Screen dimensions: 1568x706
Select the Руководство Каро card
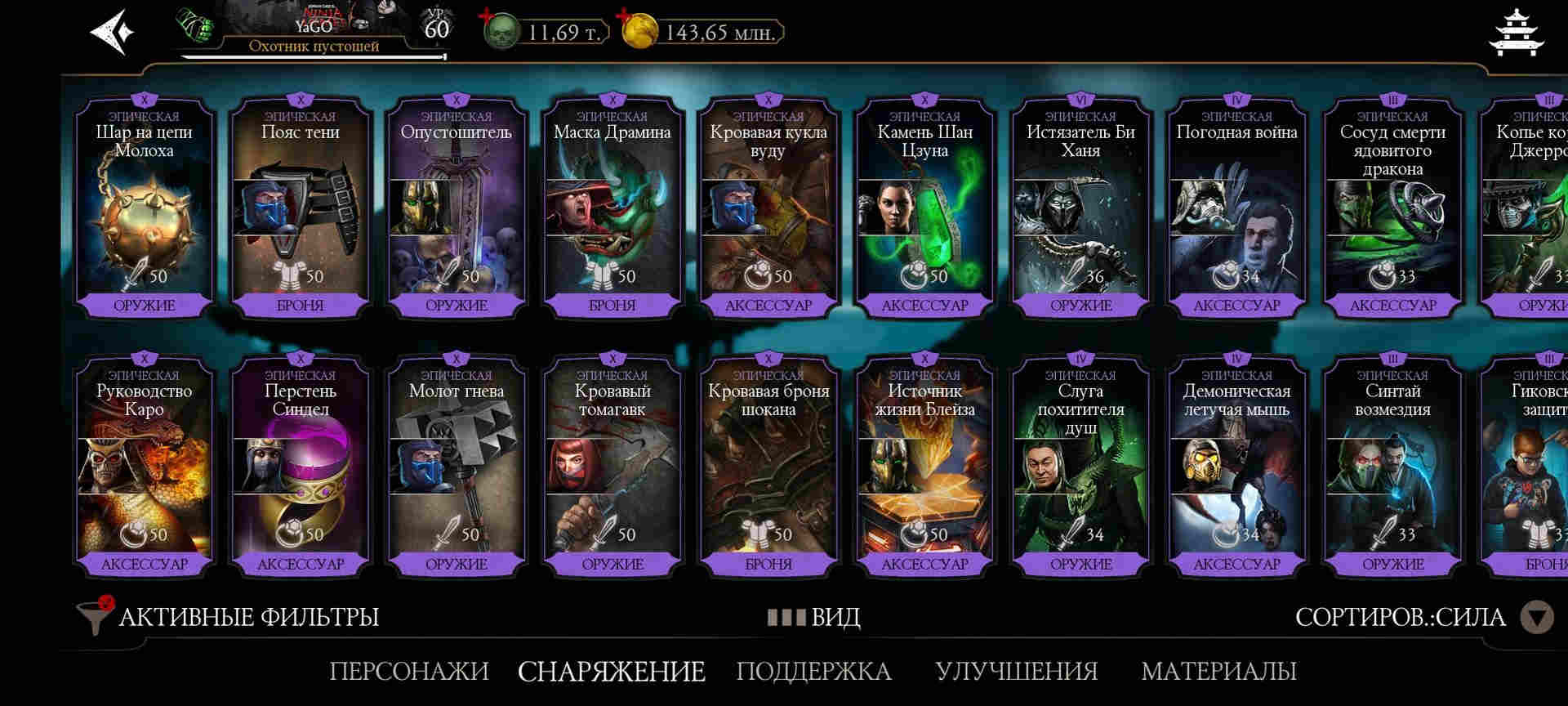pyautogui.click(x=145, y=466)
